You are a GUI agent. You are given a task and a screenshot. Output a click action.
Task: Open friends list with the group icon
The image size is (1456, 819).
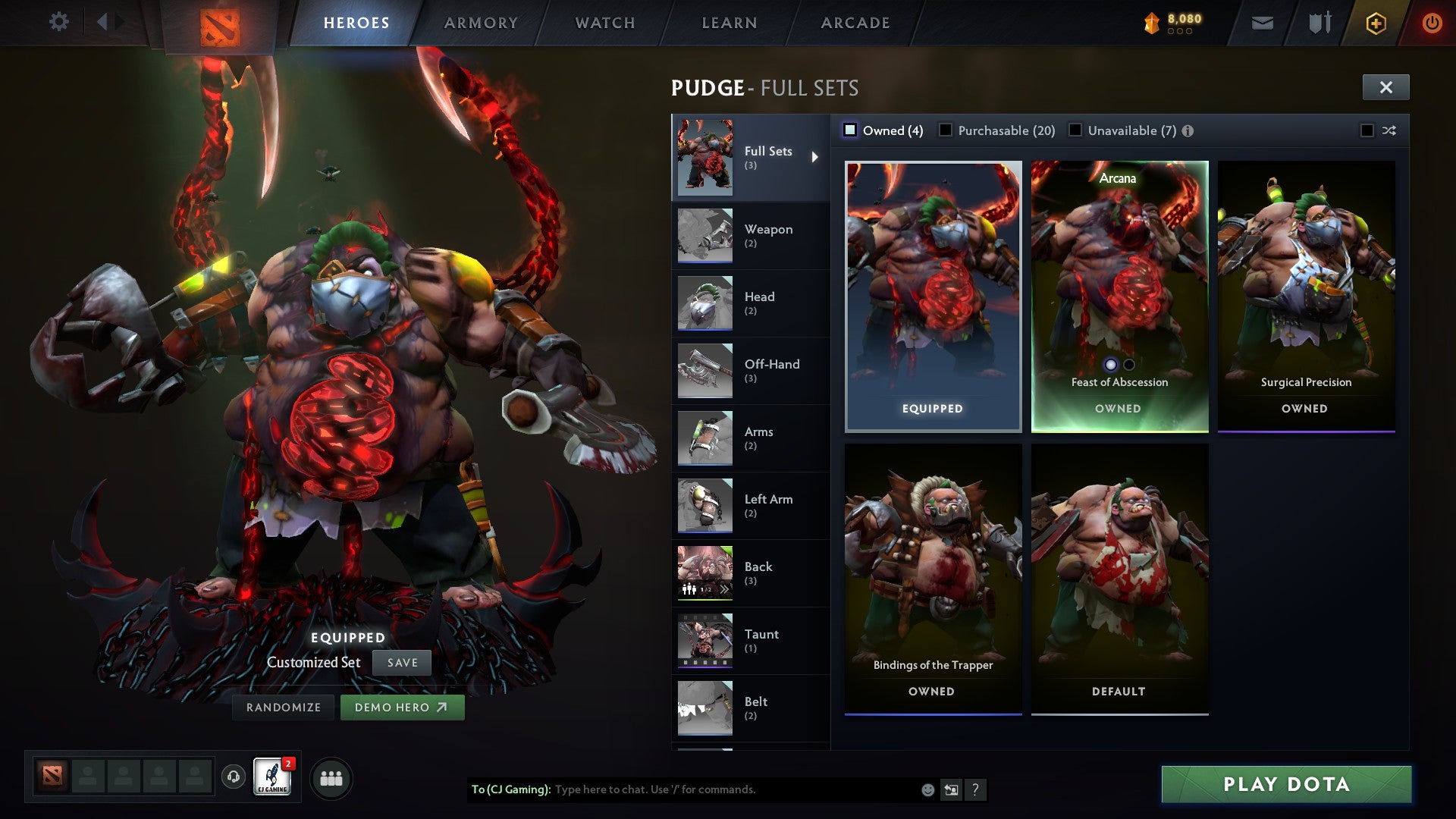point(332,777)
